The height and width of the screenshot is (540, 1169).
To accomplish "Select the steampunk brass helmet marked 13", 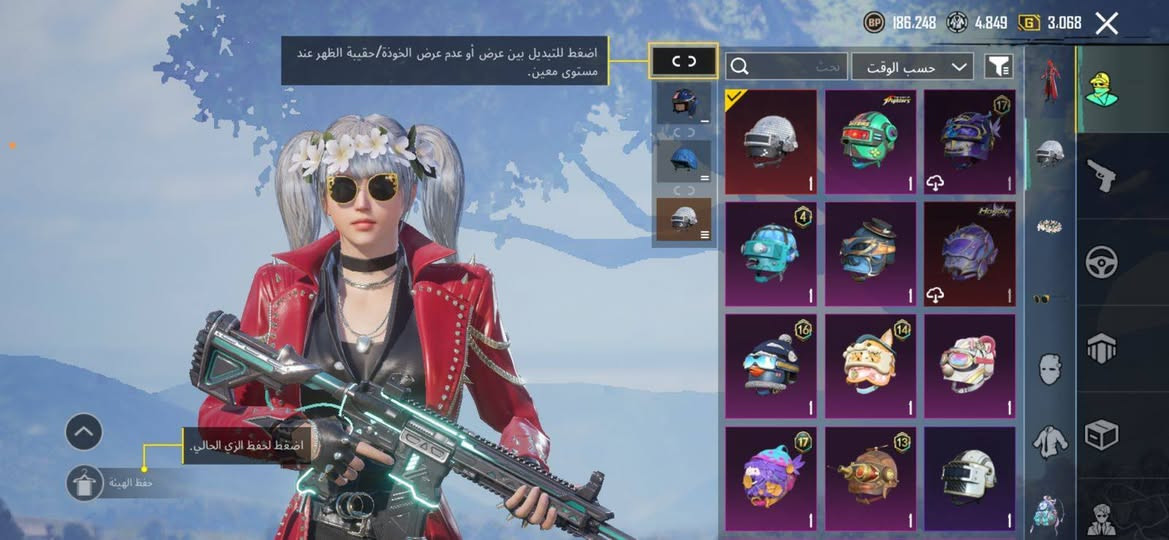I will (x=870, y=478).
